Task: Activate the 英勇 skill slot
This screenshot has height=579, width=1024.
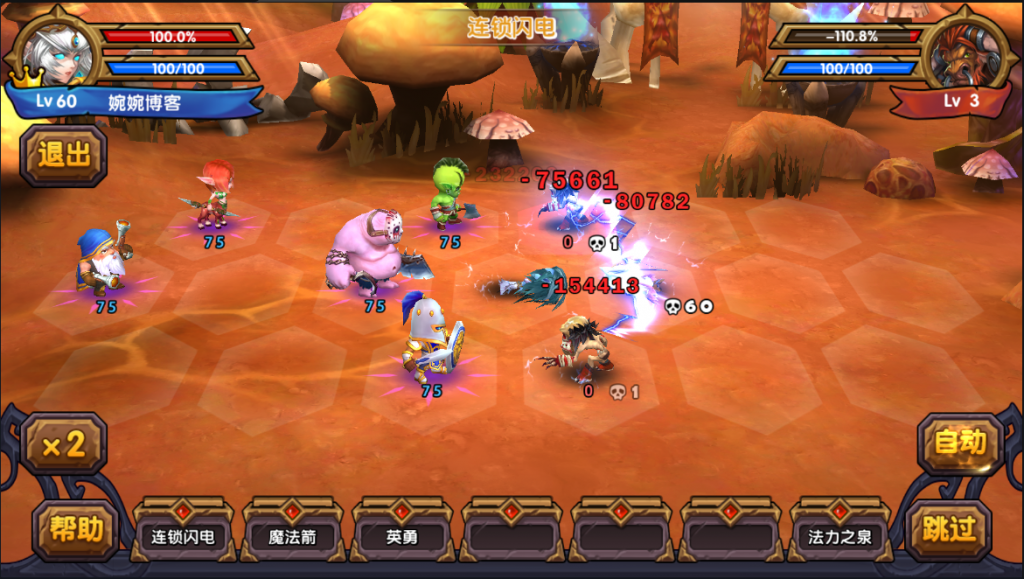Action: click(402, 536)
